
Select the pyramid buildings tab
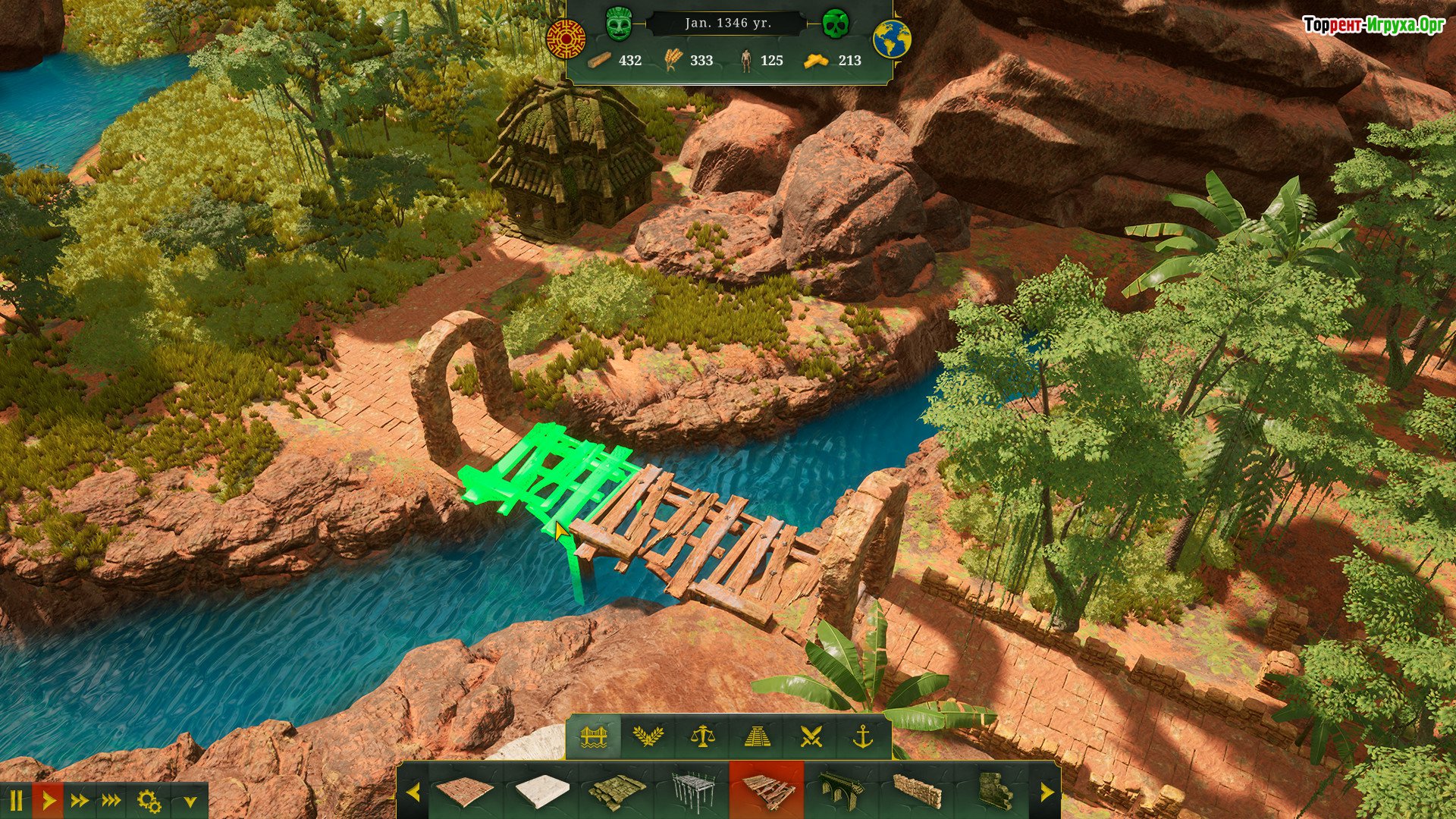[756, 736]
